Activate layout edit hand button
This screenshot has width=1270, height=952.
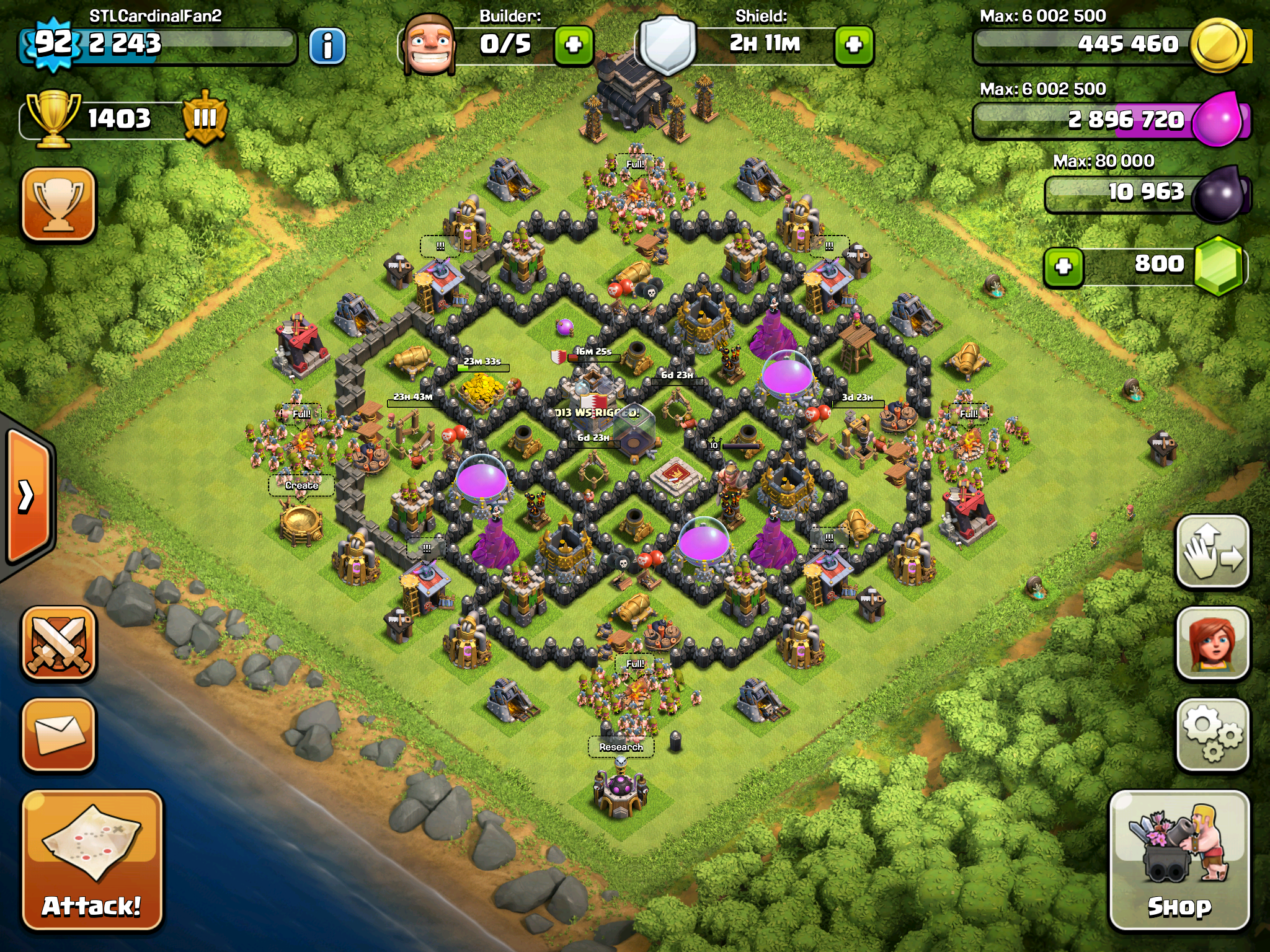tap(1212, 552)
